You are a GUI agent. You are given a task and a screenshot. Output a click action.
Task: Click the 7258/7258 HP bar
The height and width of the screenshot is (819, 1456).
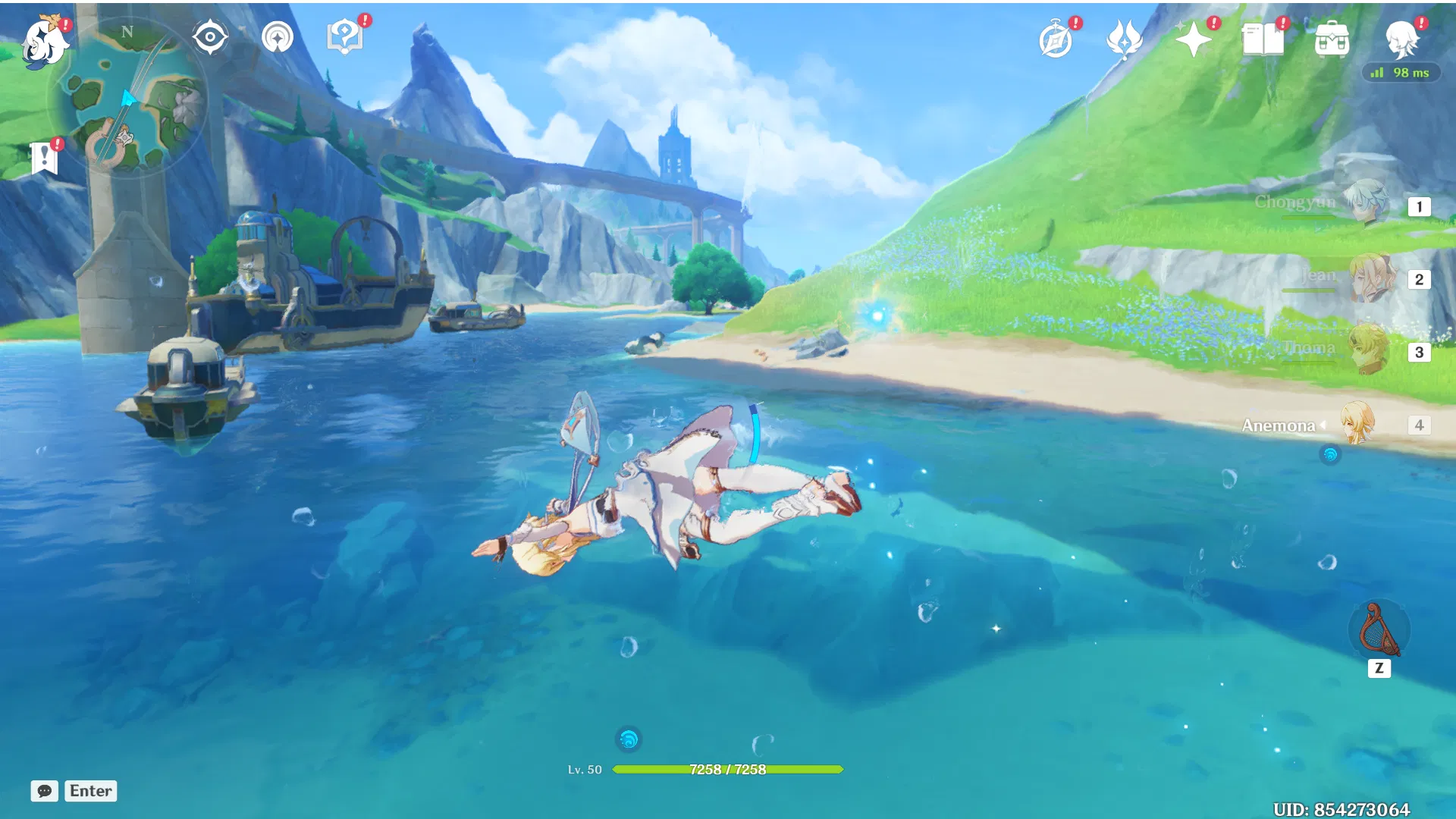click(x=728, y=769)
